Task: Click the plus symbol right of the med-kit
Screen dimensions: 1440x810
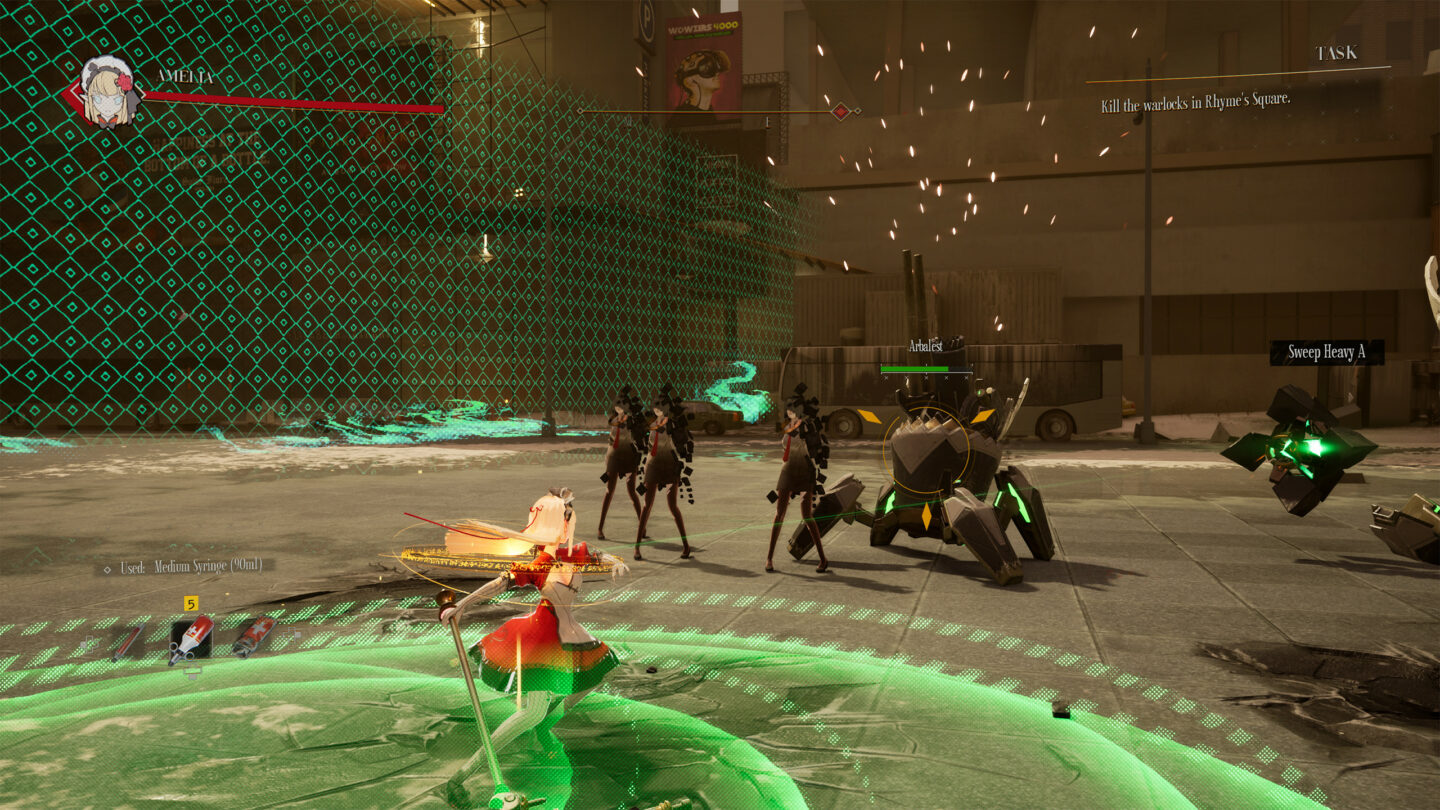Action: pyautogui.click(x=293, y=632)
